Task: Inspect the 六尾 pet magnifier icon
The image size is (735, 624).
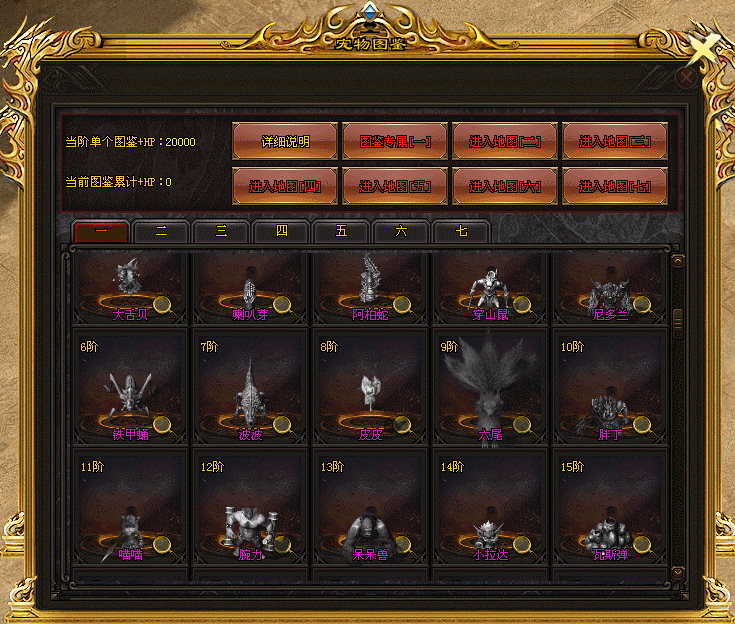Action: (x=521, y=425)
